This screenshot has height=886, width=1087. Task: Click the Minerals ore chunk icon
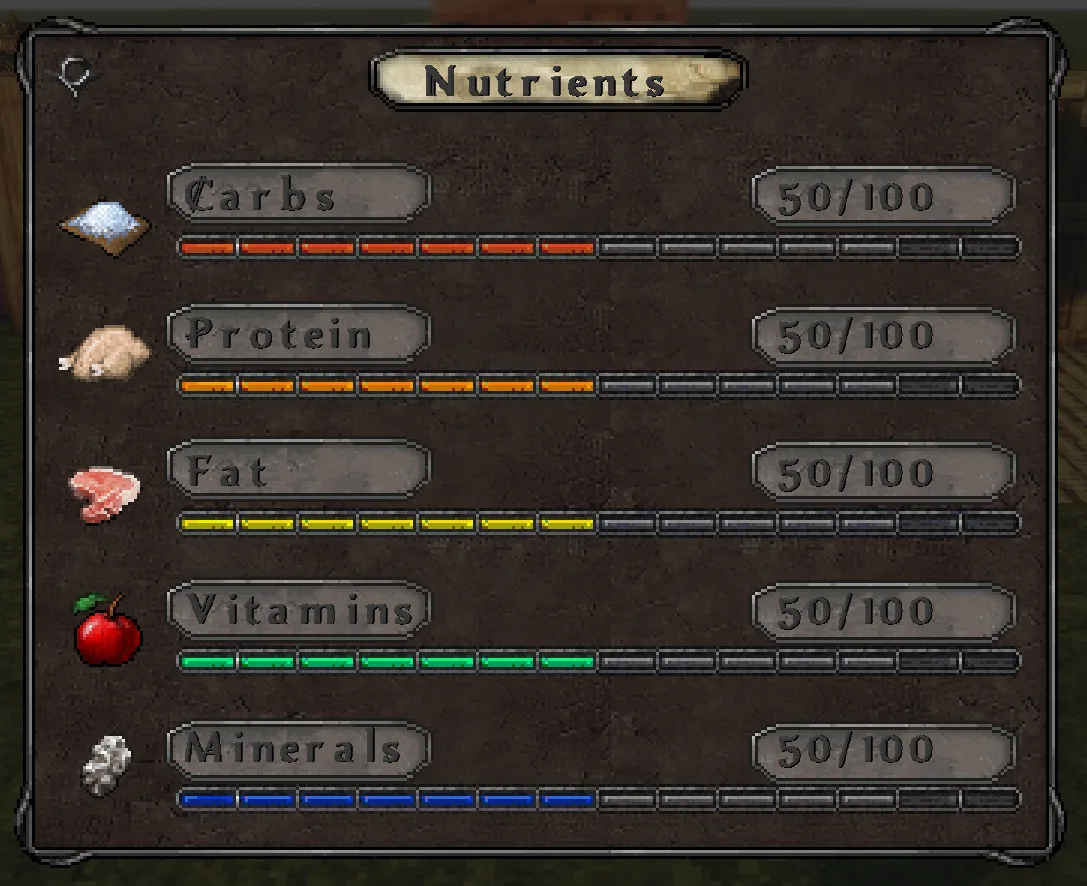point(106,766)
